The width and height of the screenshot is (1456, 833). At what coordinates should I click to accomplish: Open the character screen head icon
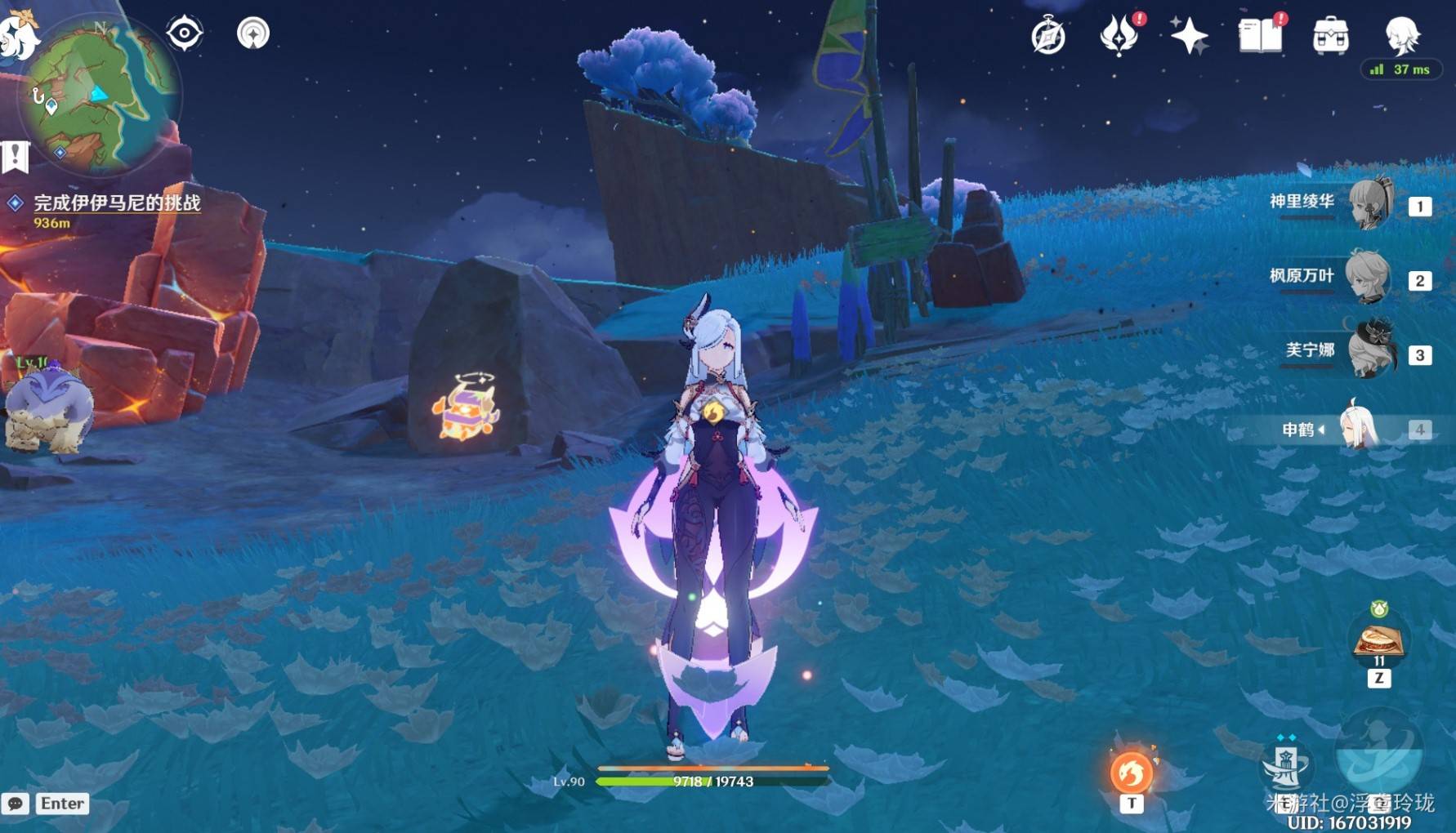pyautogui.click(x=1402, y=34)
